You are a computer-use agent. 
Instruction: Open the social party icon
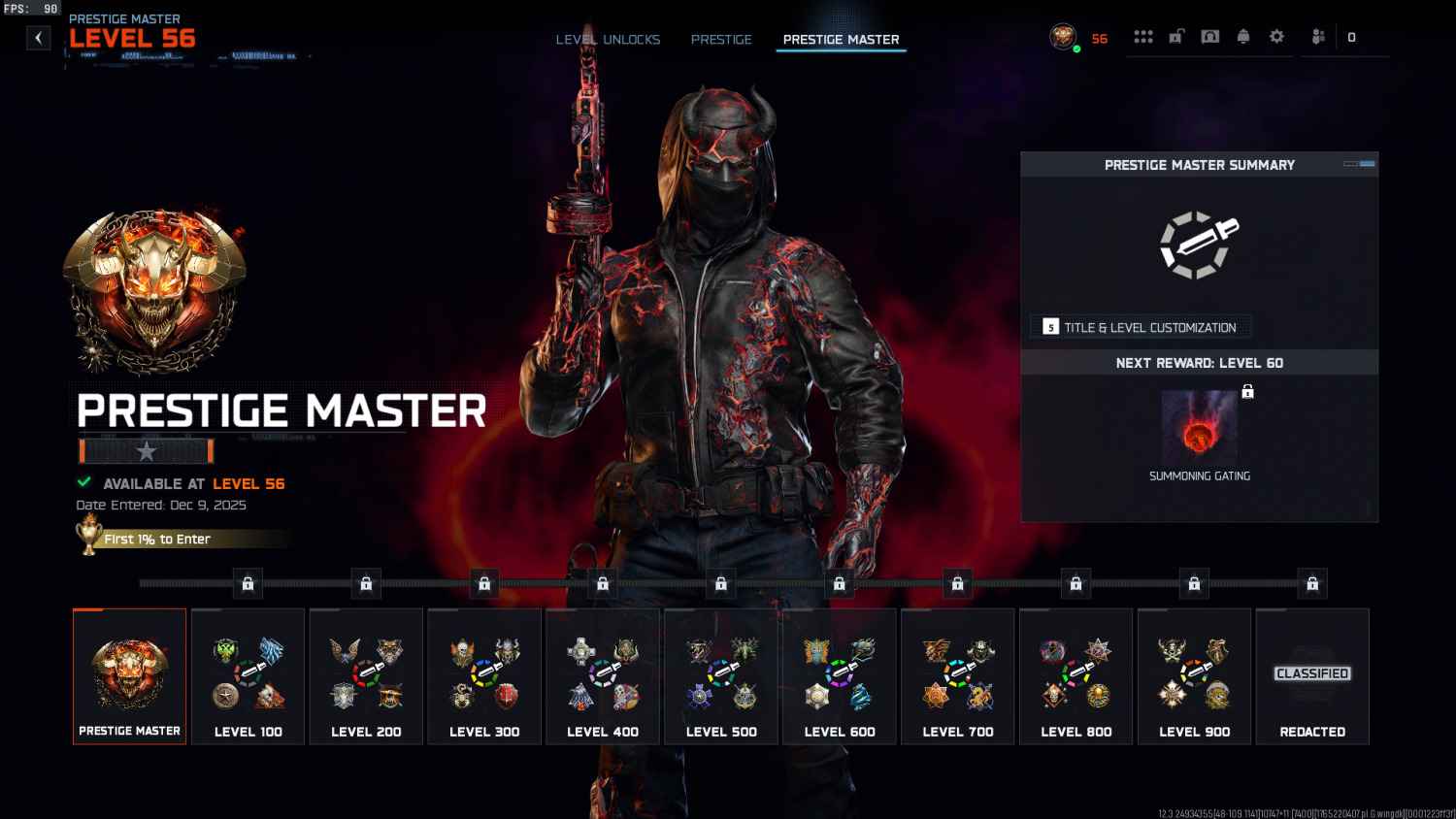click(1316, 36)
